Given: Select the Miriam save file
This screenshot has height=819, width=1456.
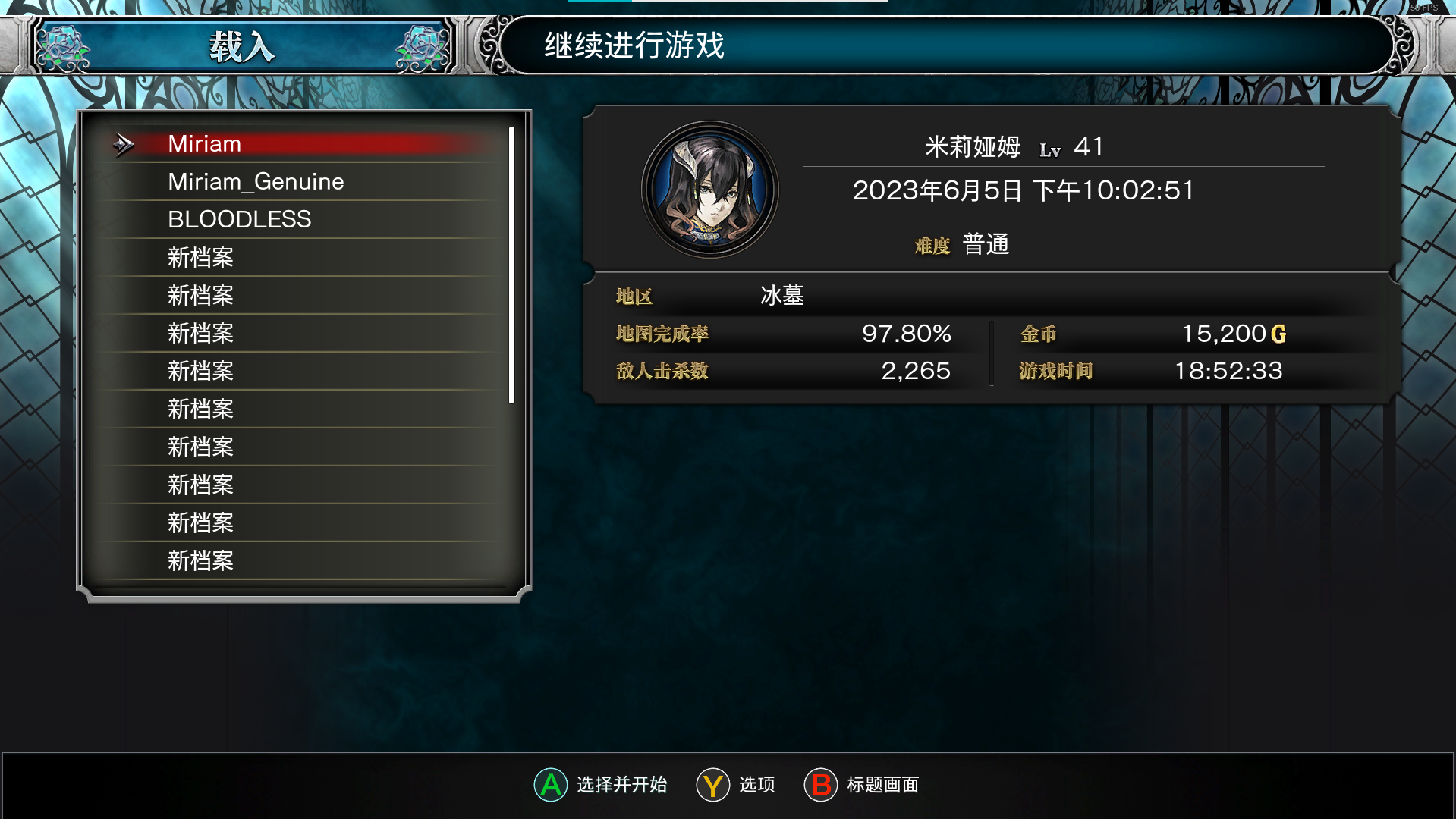Looking at the screenshot, I should [x=303, y=144].
